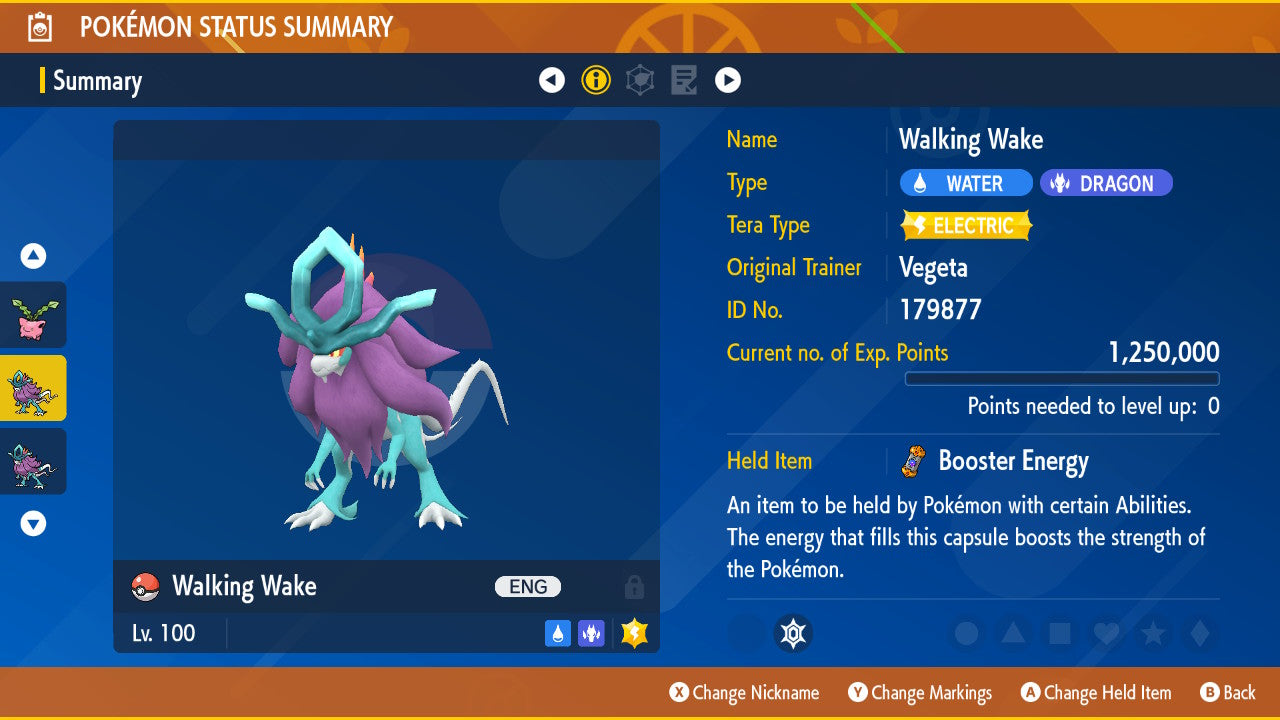Toggle the triangle marking
The height and width of the screenshot is (720, 1280).
(x=1013, y=633)
